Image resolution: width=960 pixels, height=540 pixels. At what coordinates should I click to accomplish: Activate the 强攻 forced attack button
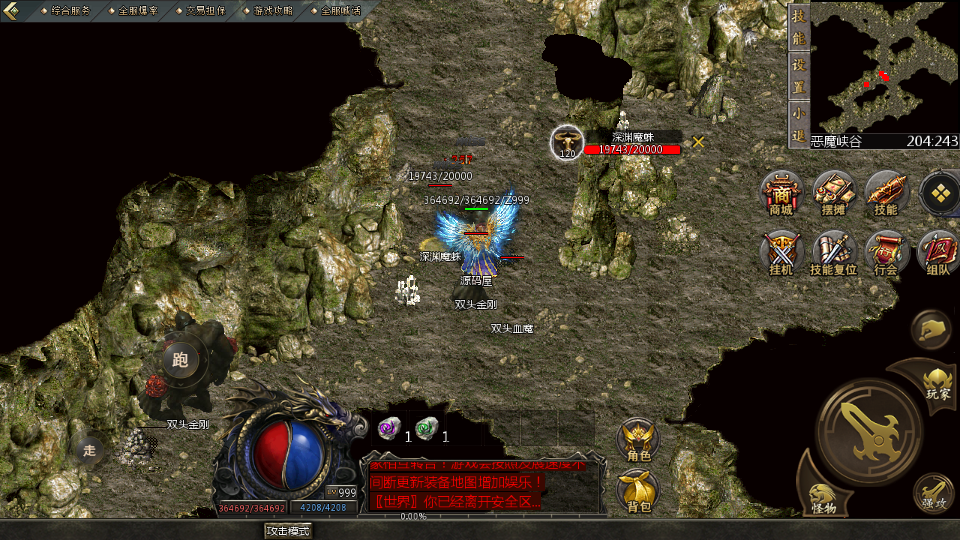[932, 491]
